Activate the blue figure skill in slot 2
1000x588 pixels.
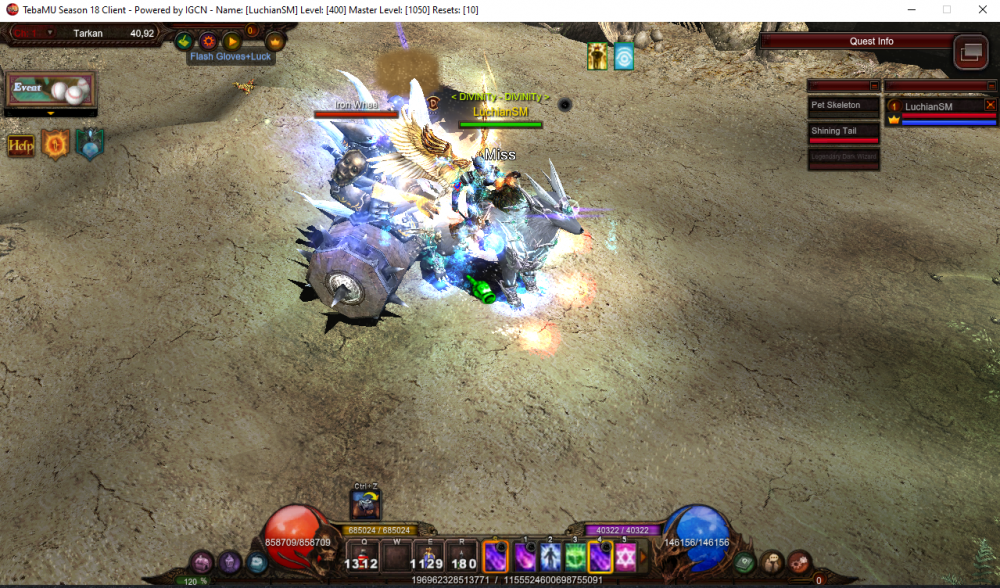click(x=549, y=557)
